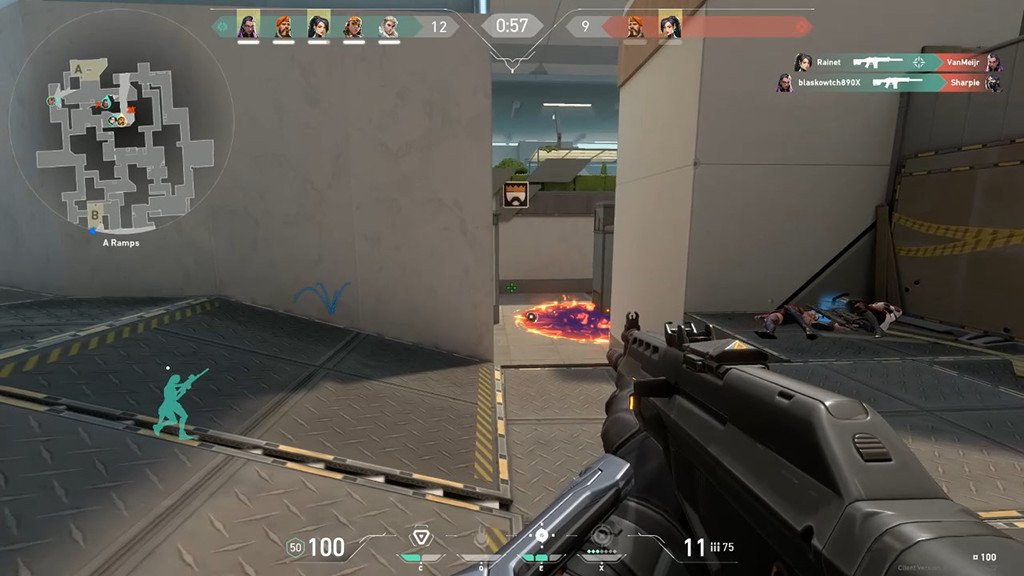Select the enemy team's black-haired agent portrait
Viewport: 1024px width, 576px height.
point(670,27)
